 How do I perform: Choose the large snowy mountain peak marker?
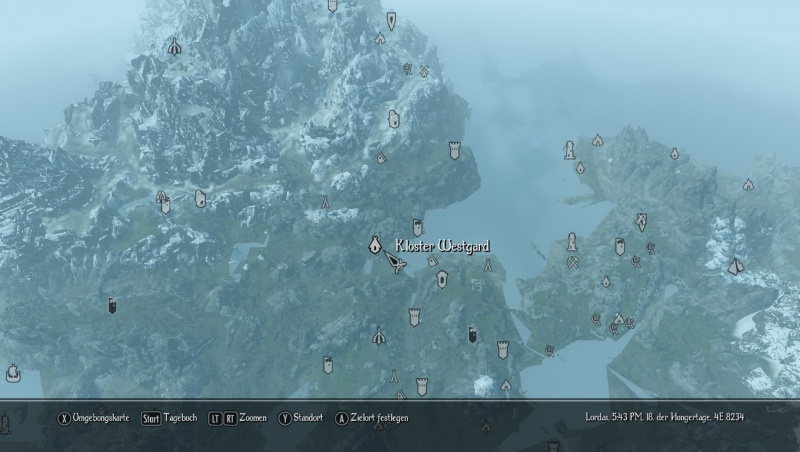tap(736, 265)
